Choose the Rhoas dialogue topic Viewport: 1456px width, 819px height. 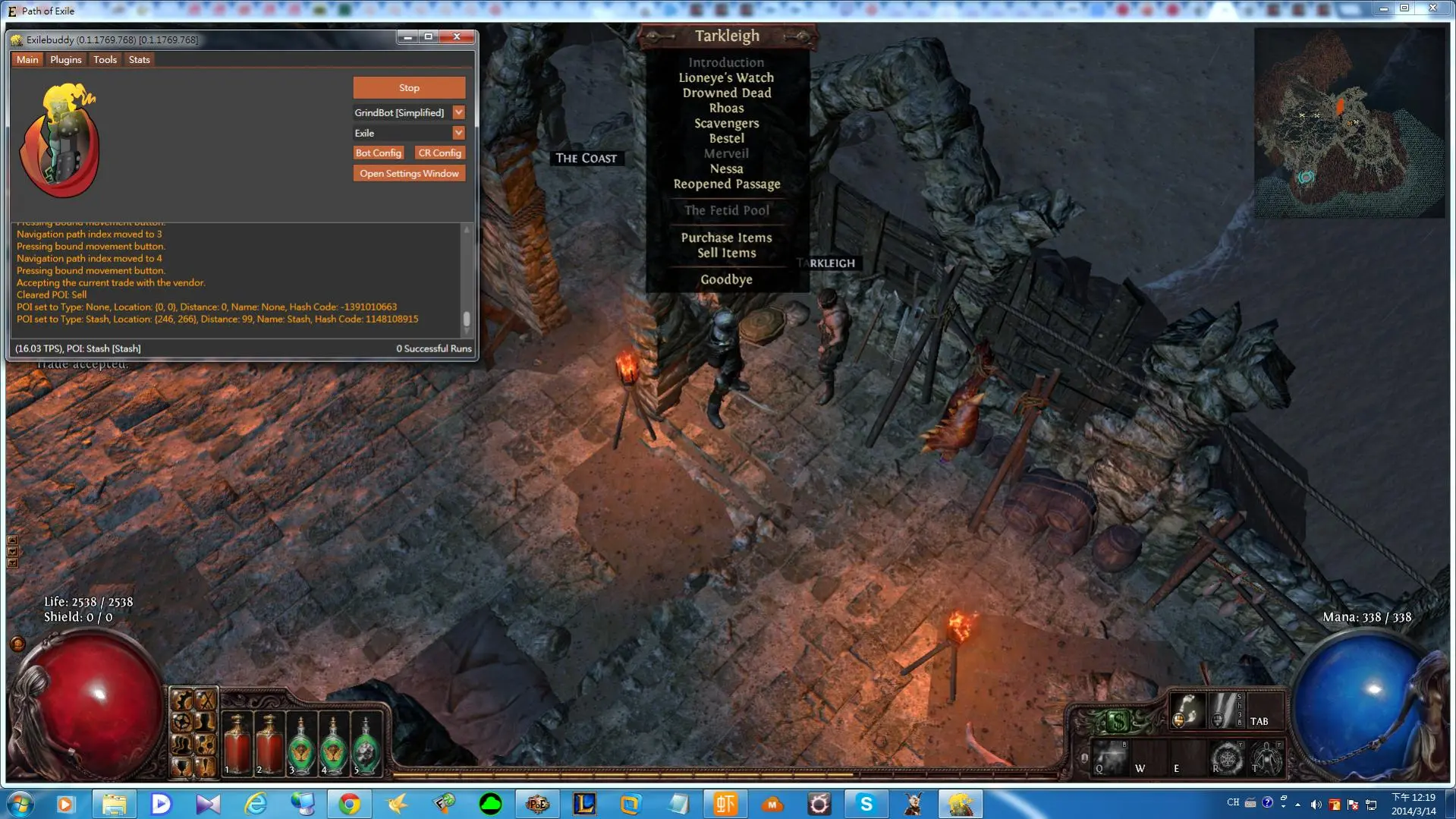tap(726, 109)
